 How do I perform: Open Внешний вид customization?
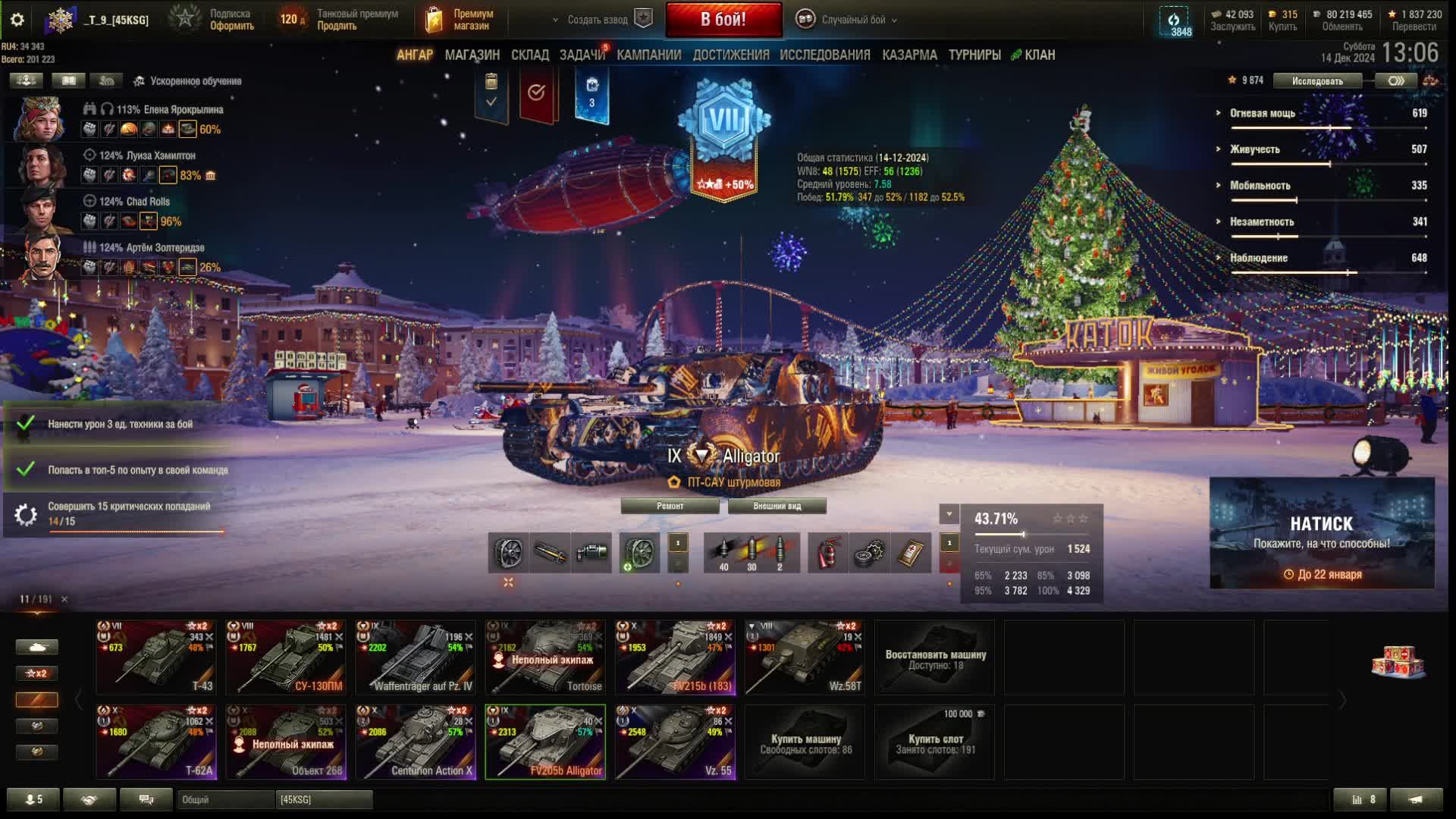[777, 506]
